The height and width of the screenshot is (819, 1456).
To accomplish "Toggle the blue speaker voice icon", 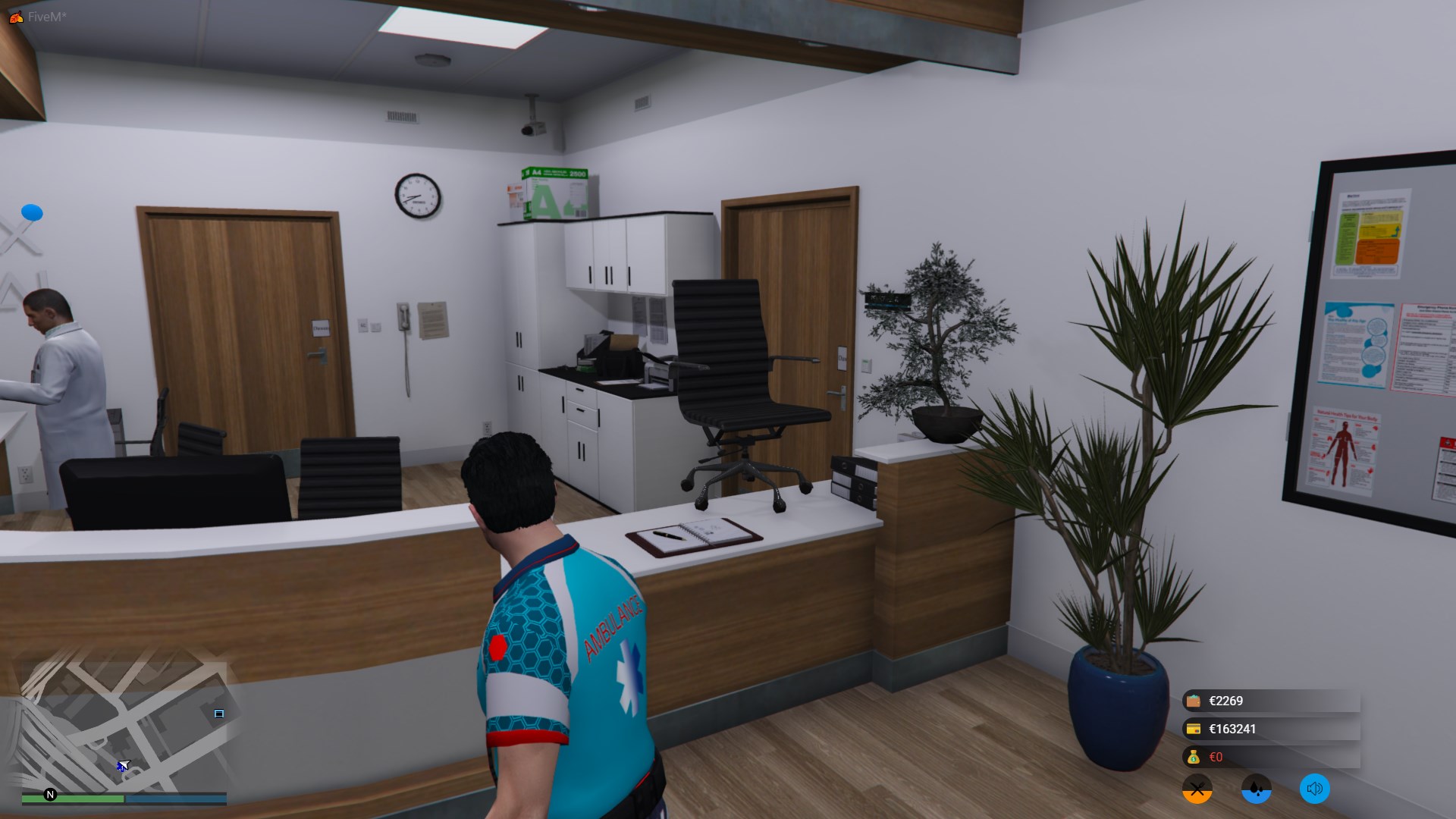I will click(1315, 789).
